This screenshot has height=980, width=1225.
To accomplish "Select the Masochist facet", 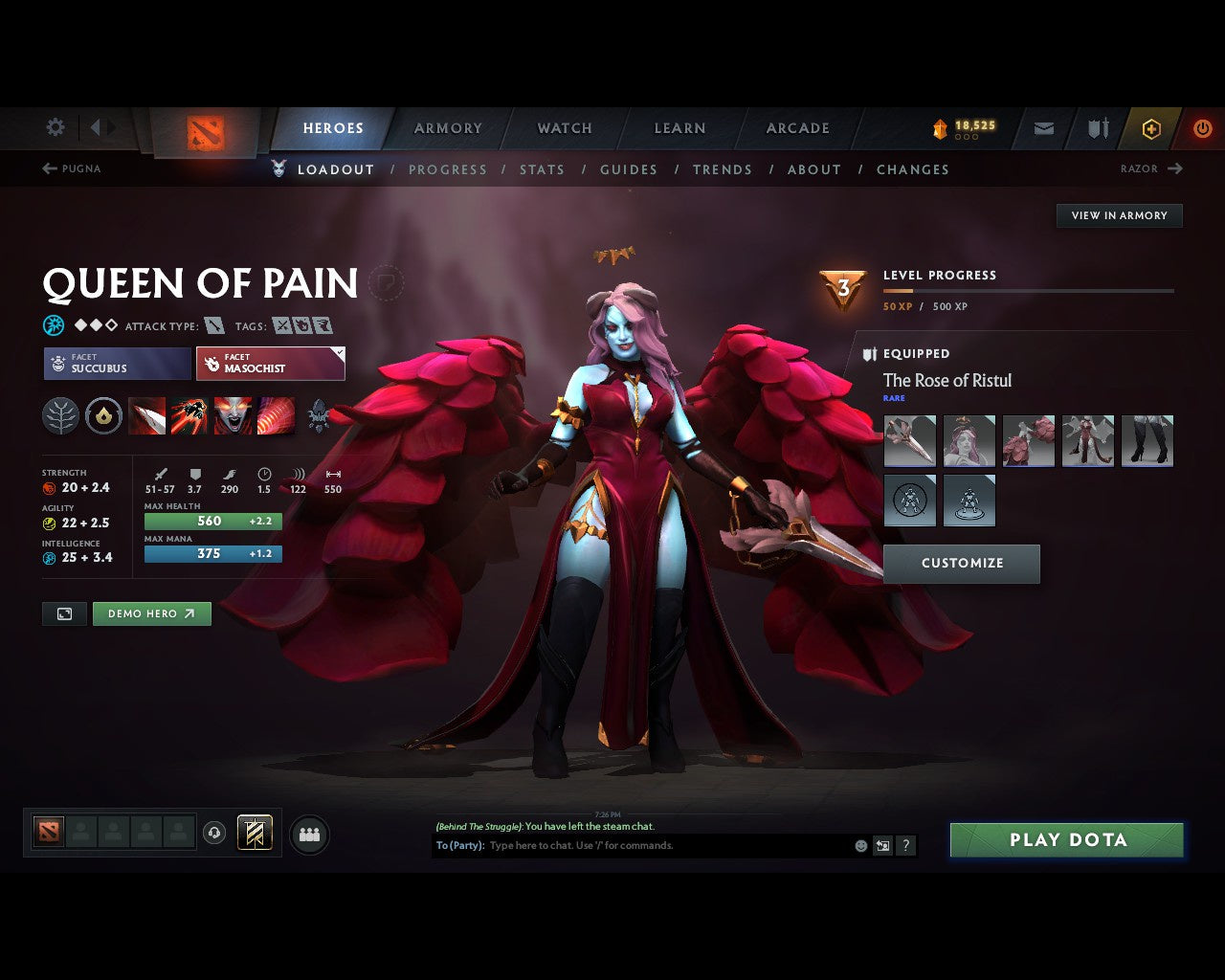I will pyautogui.click(x=271, y=364).
